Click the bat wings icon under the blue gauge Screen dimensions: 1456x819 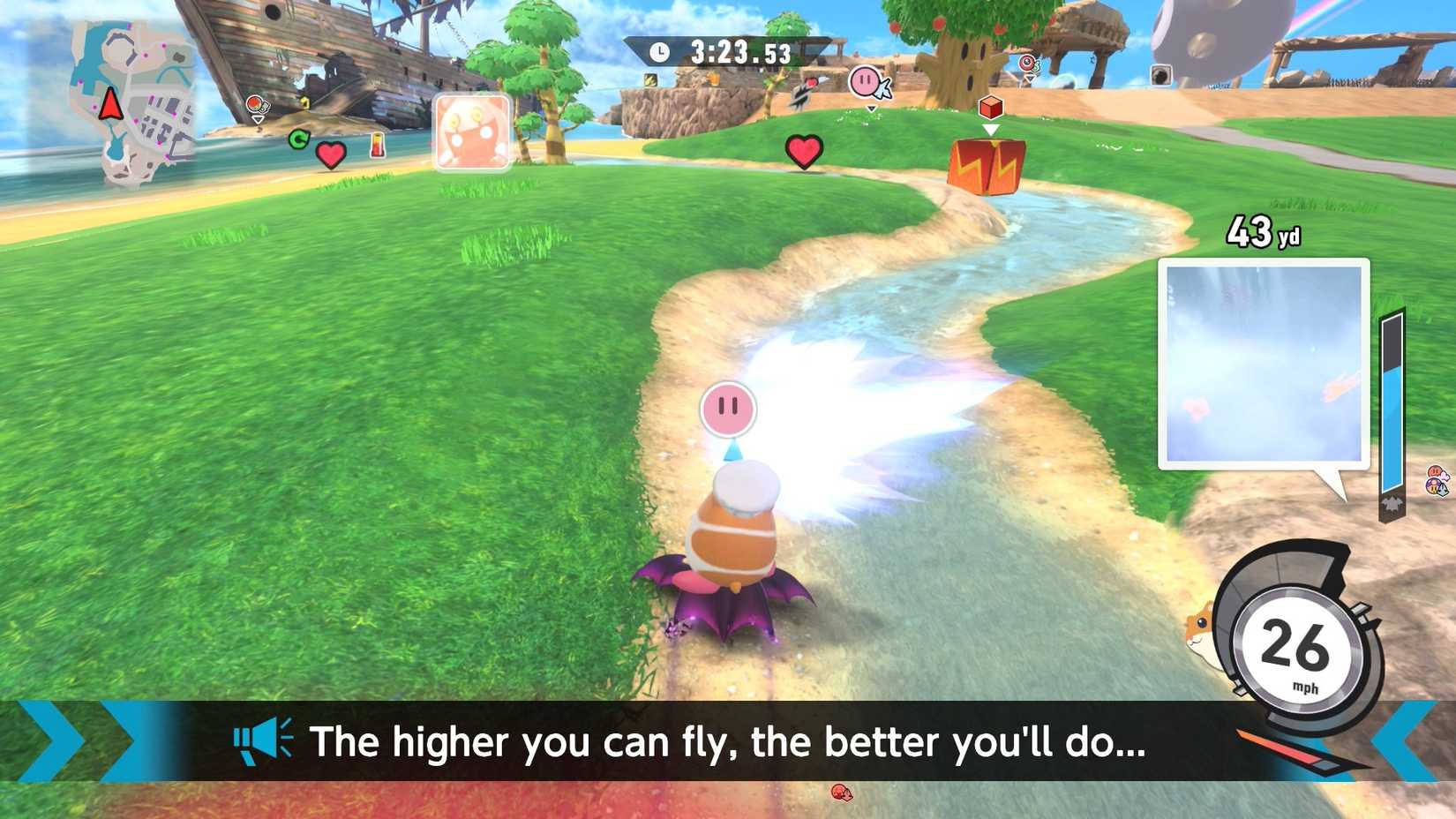(x=1392, y=503)
